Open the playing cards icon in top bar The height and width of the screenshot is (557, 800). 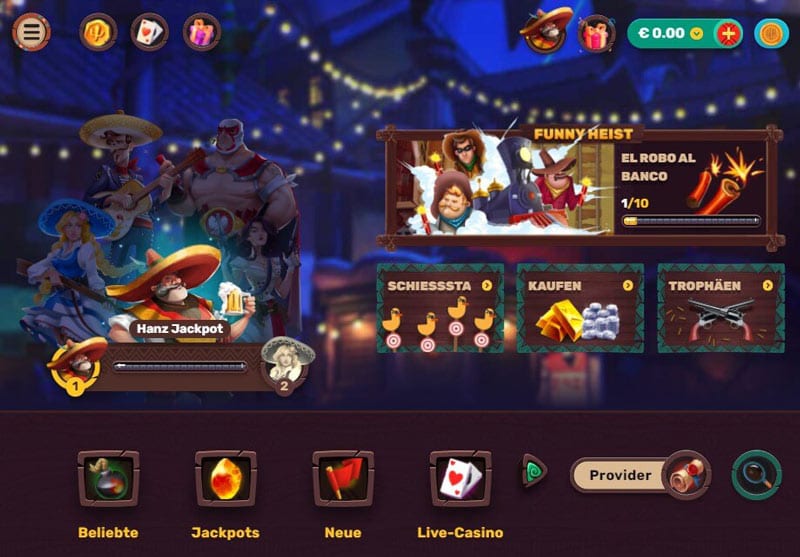pos(150,32)
